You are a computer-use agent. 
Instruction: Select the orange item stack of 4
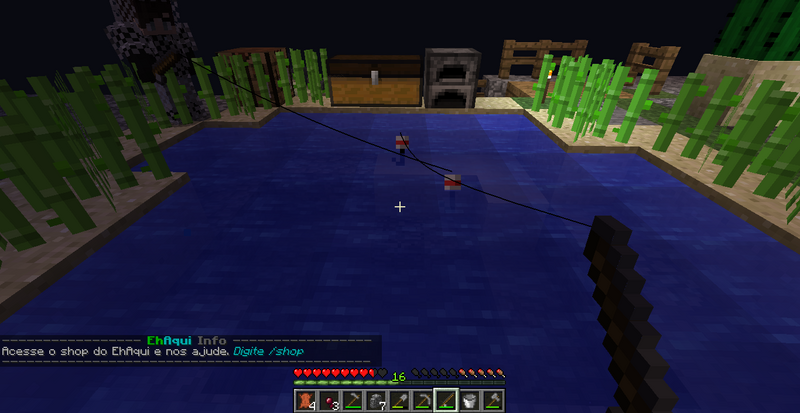click(x=306, y=400)
